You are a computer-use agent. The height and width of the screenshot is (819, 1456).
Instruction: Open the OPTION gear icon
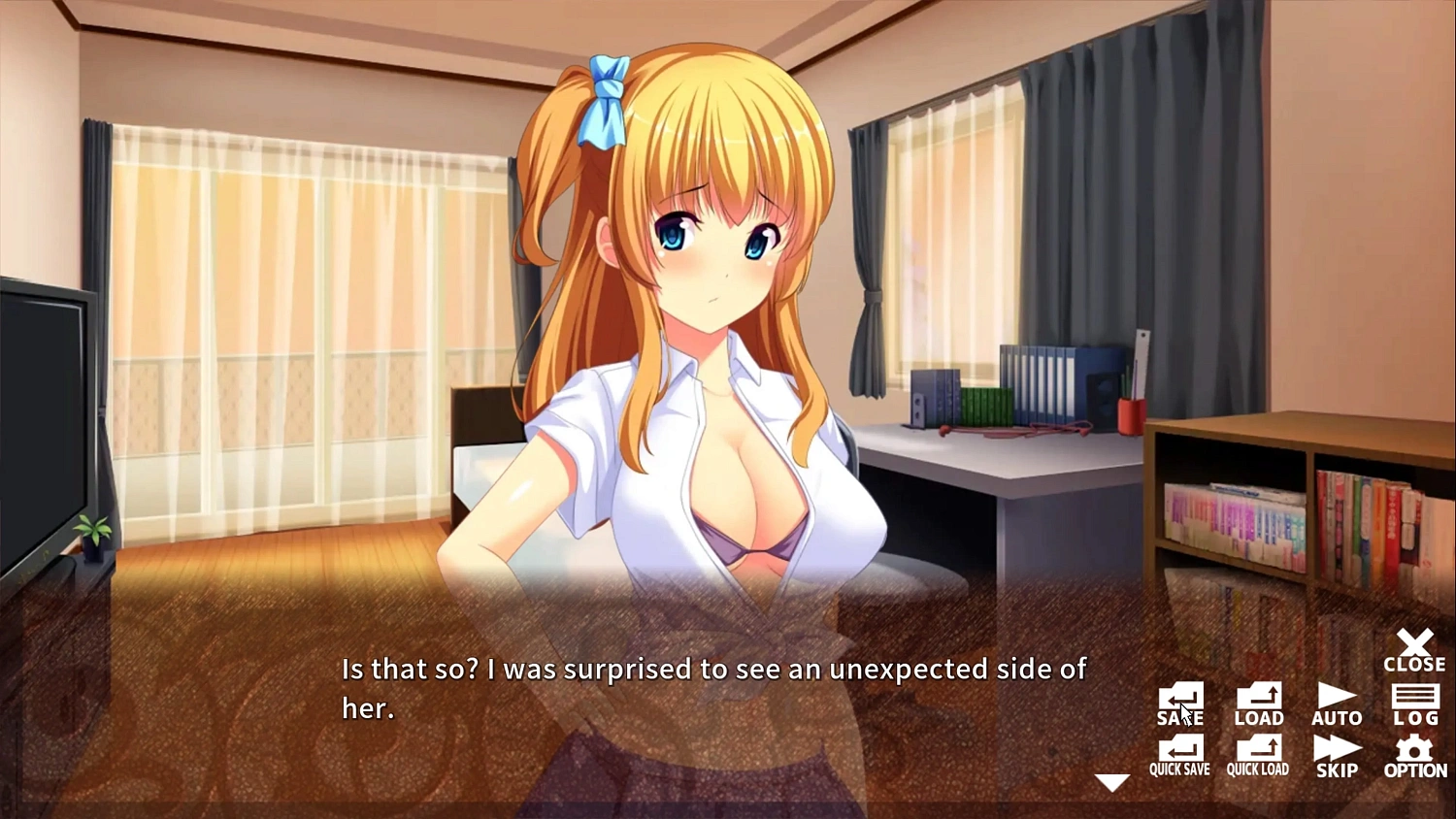tap(1414, 752)
